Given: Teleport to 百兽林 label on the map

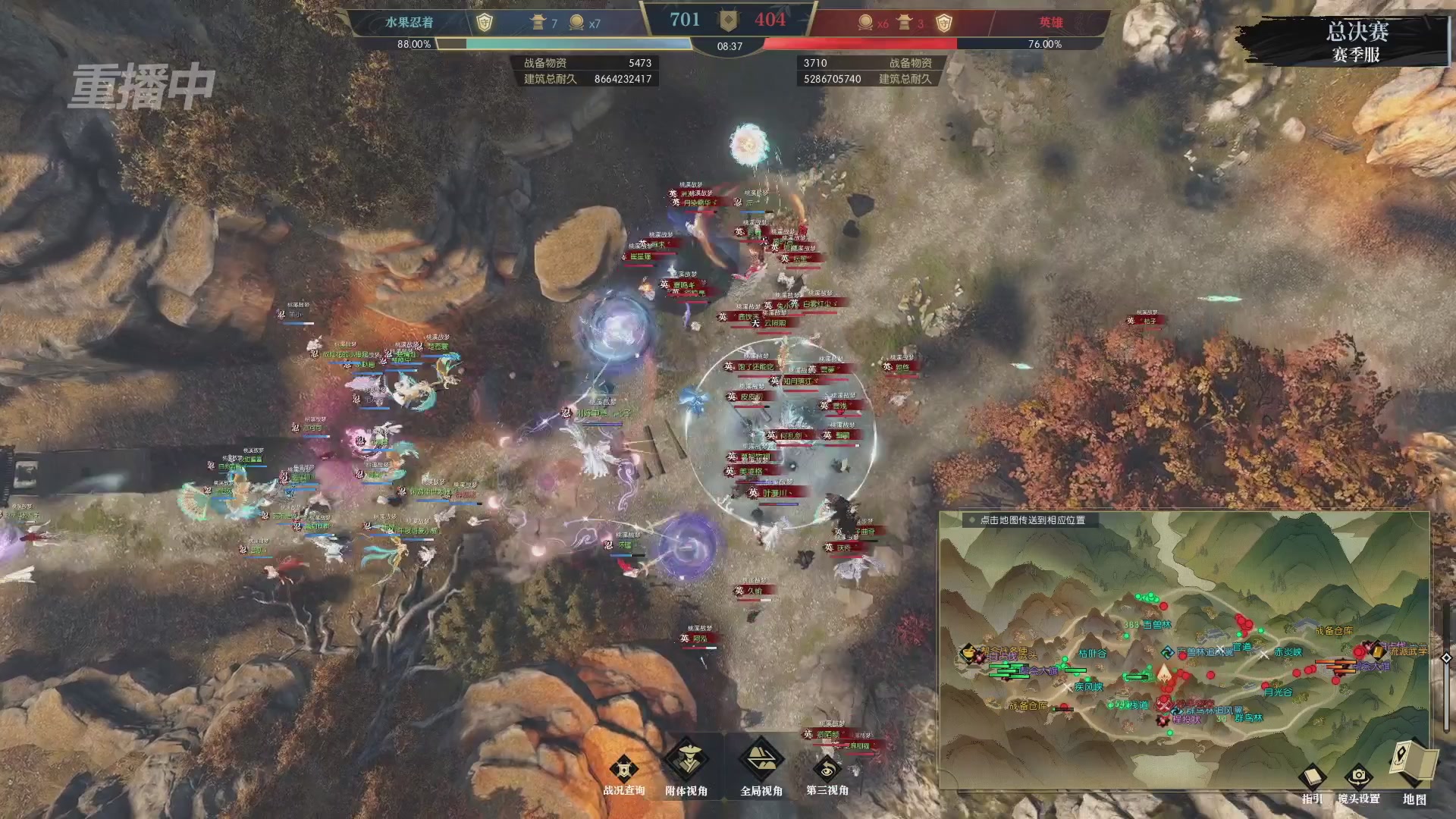Looking at the screenshot, I should tap(1156, 625).
